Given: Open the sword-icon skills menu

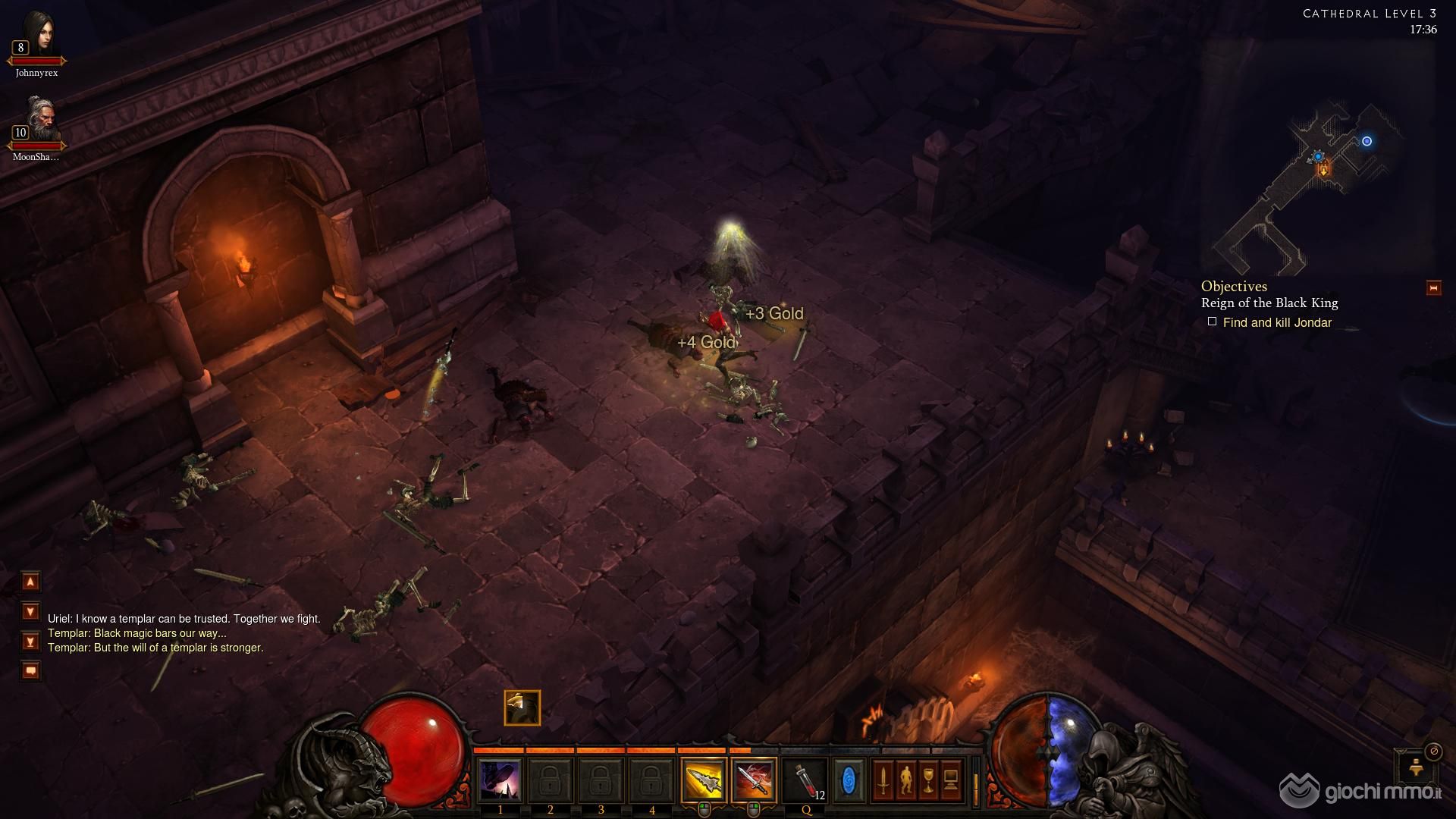Looking at the screenshot, I should 883,780.
